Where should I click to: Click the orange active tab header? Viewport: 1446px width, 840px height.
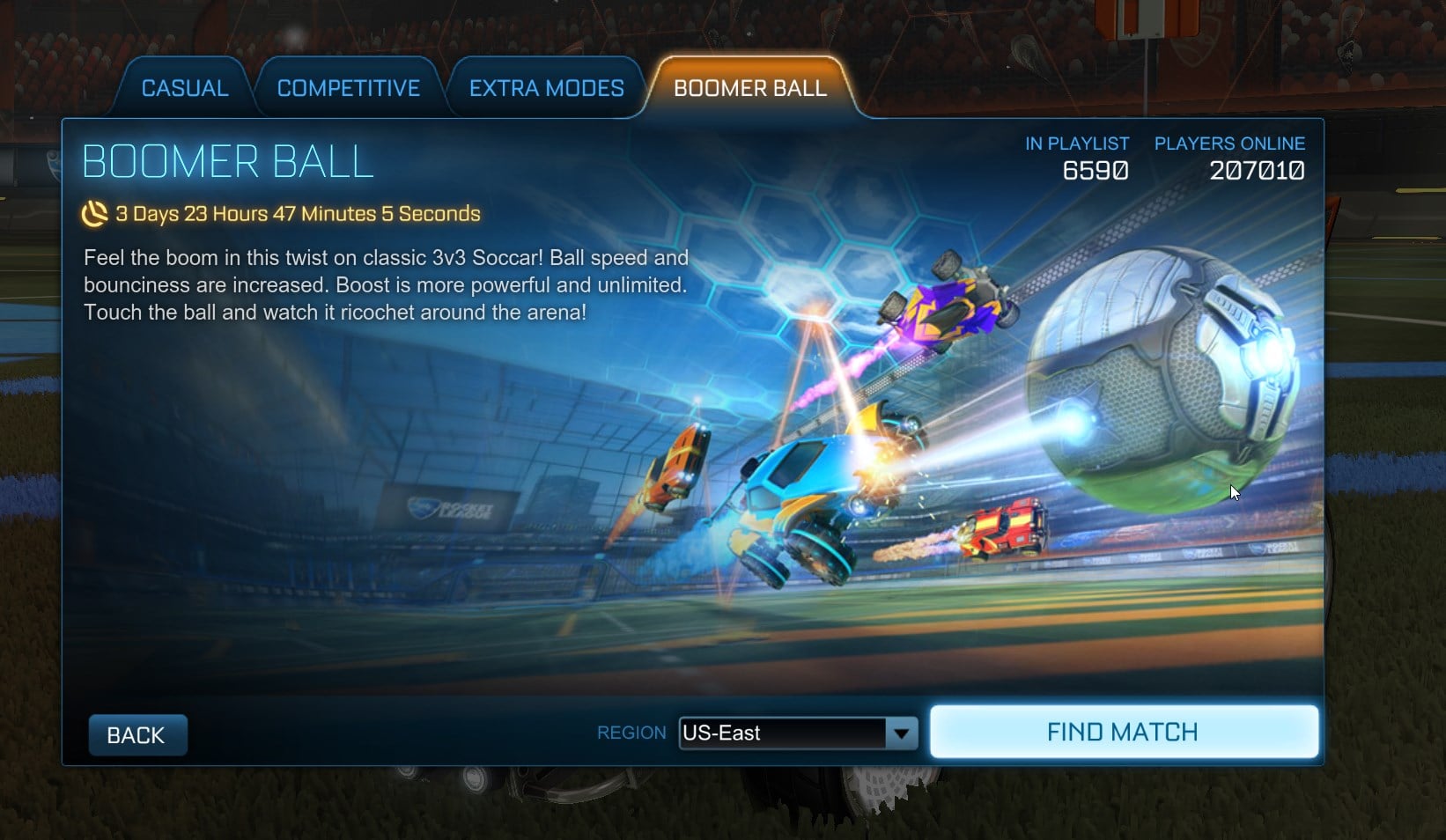(x=749, y=88)
